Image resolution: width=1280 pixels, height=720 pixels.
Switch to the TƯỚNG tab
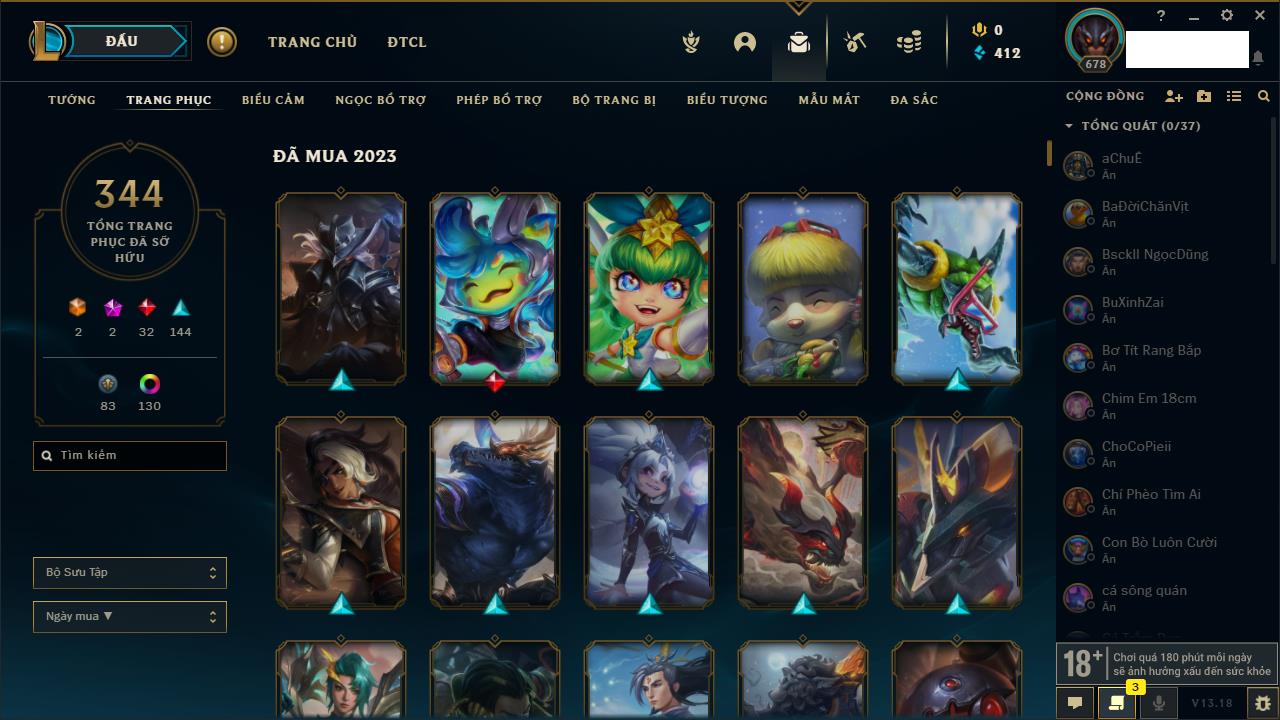pos(72,100)
